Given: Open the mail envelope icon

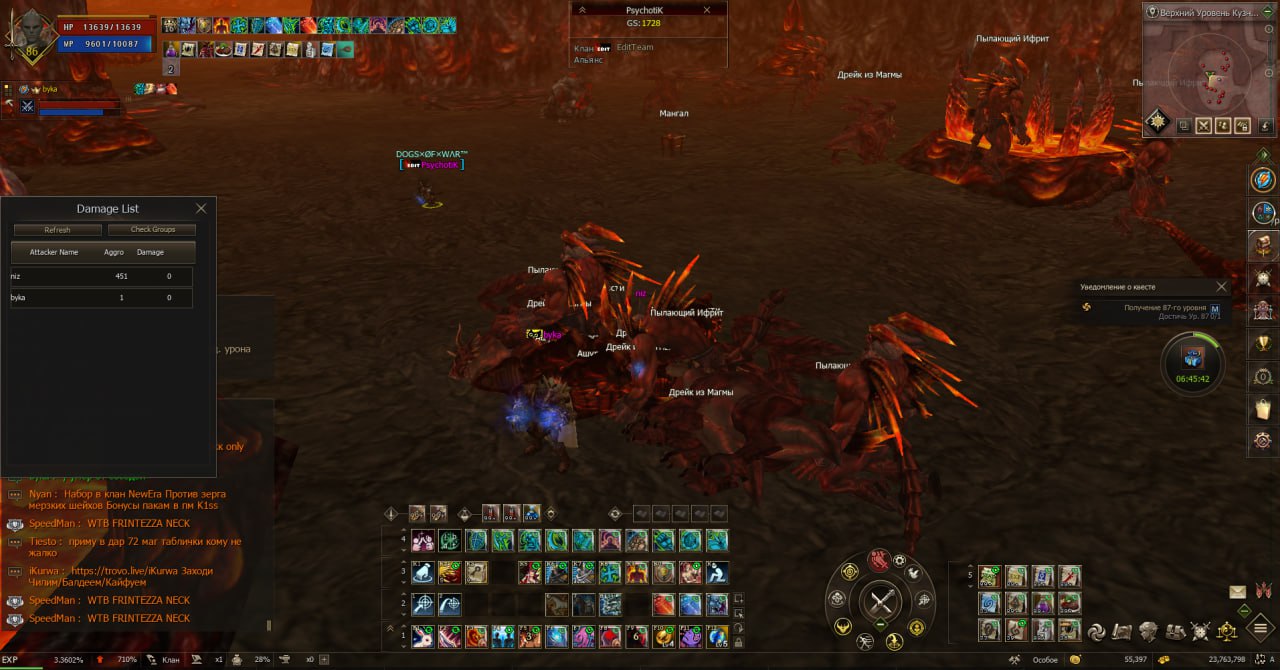Looking at the screenshot, I should (1238, 592).
